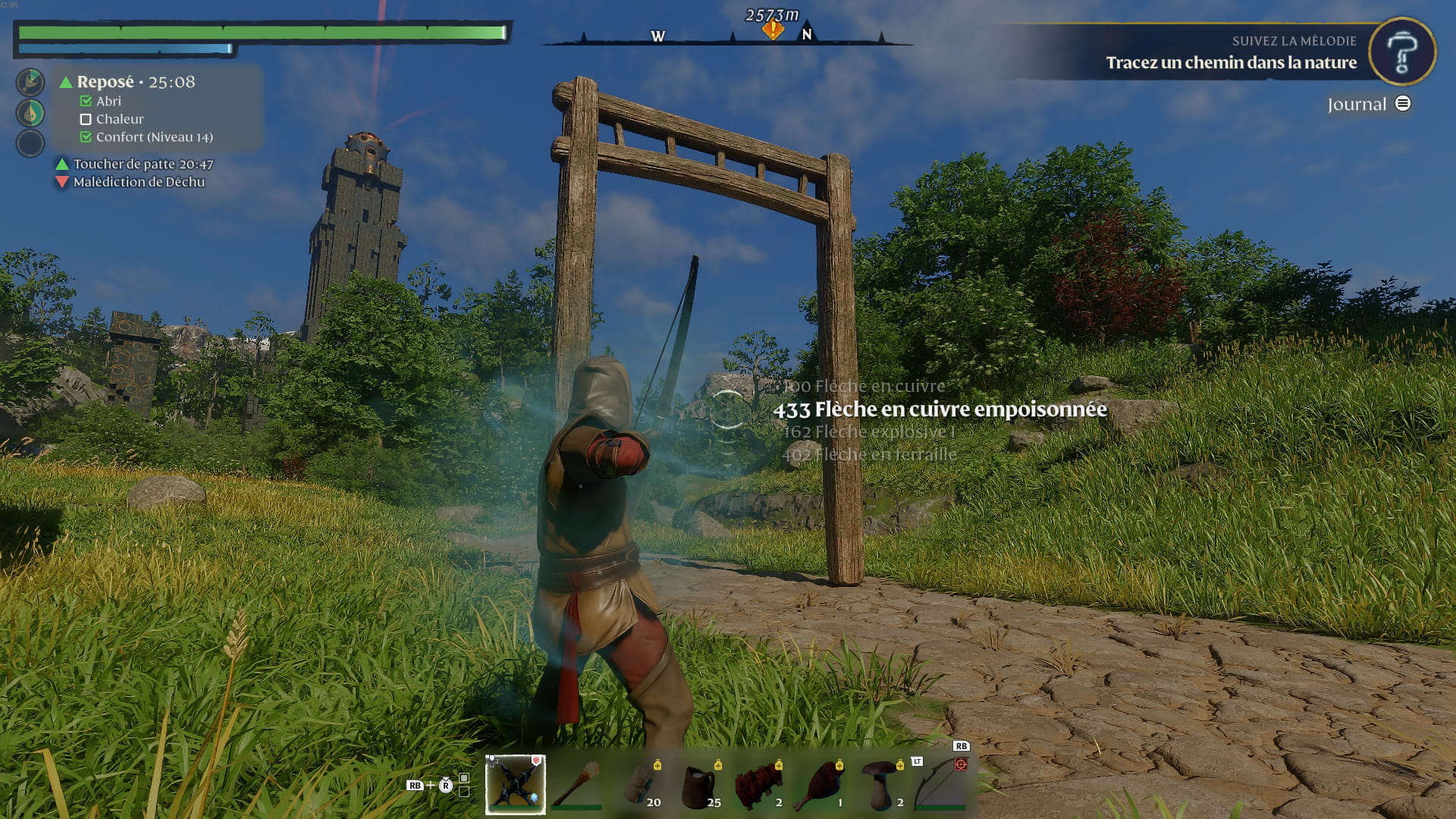Choose the bandage stack of 20
This screenshot has height=819, width=1456.
(639, 784)
